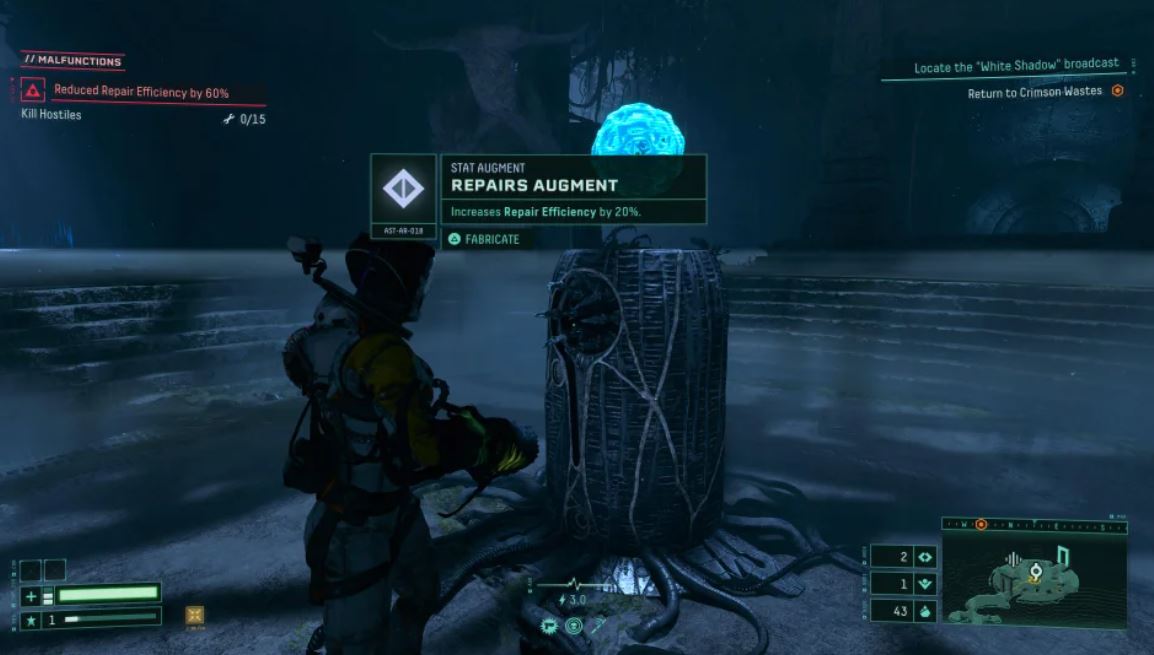Click the concentric circle weapon trait icon
The height and width of the screenshot is (655, 1154).
pos(573,625)
